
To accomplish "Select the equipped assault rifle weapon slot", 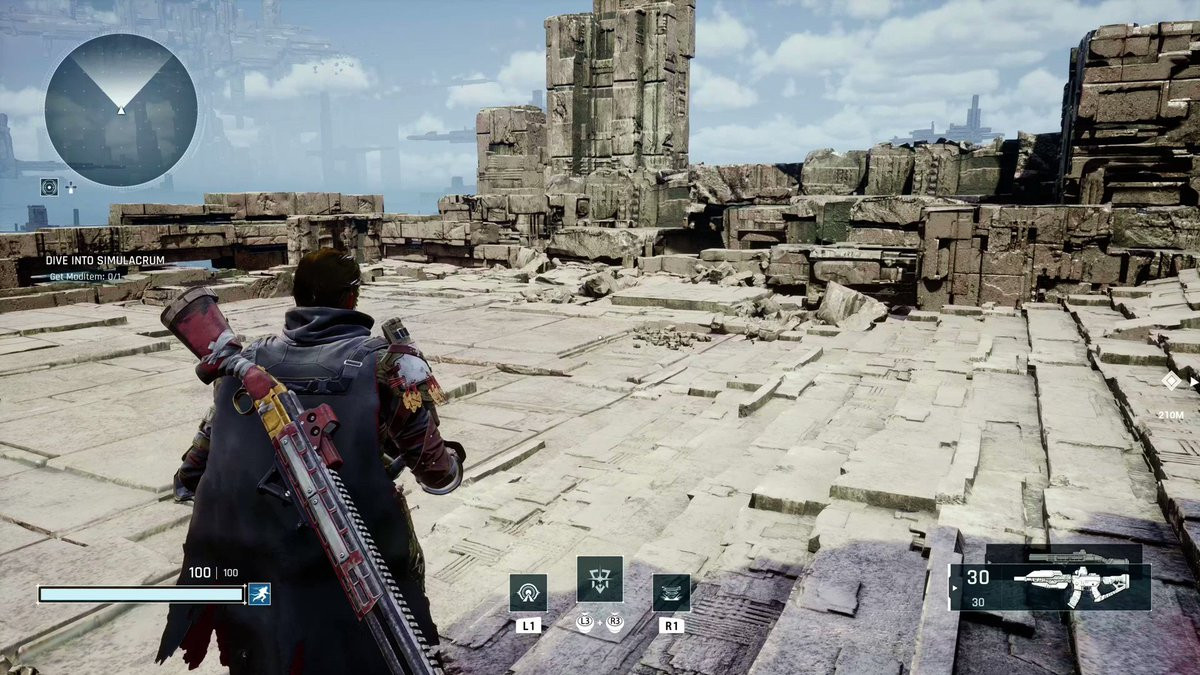I will click(x=1052, y=587).
